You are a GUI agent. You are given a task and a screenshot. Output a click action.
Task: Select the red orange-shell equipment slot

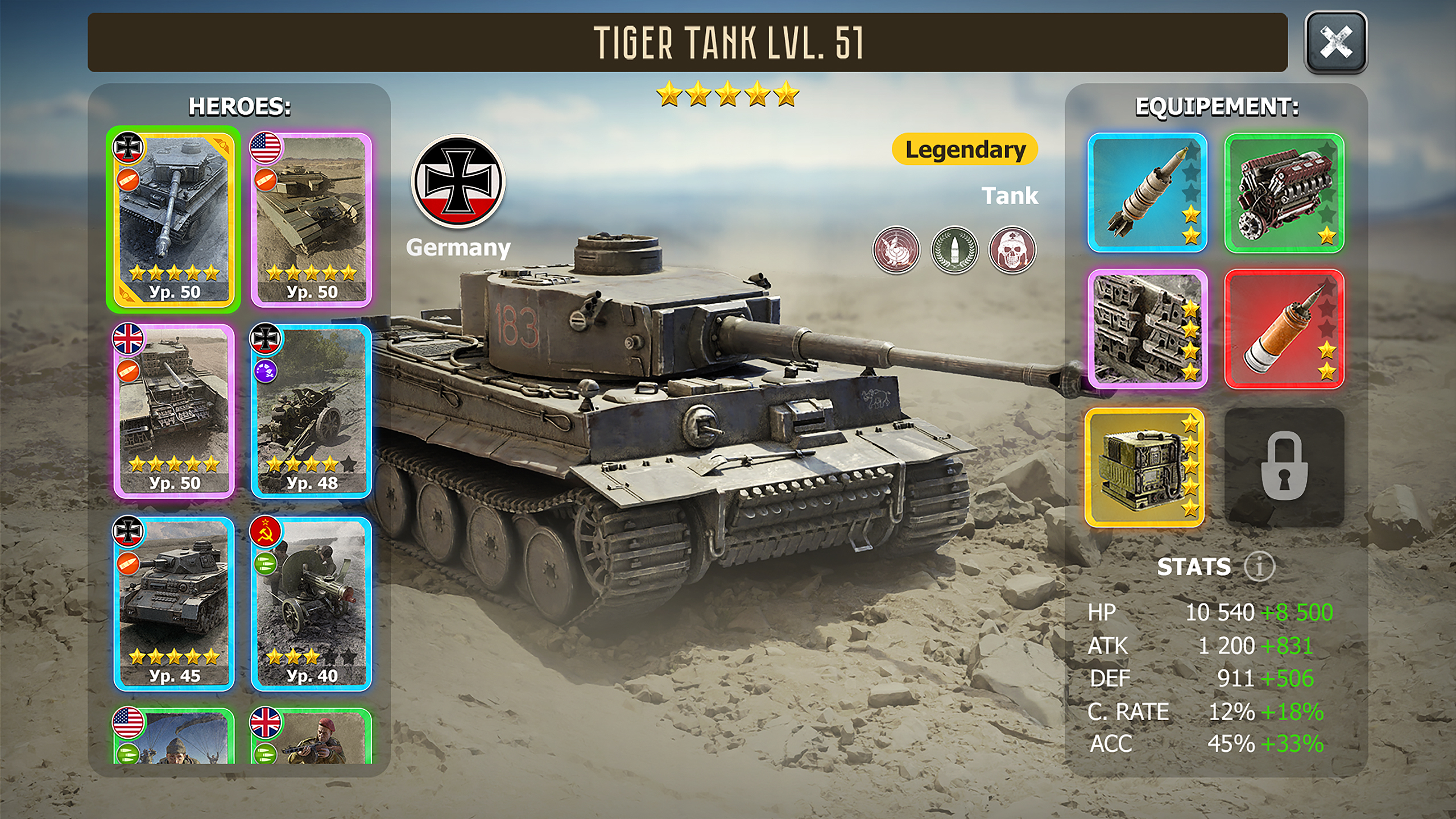pyautogui.click(x=1284, y=329)
